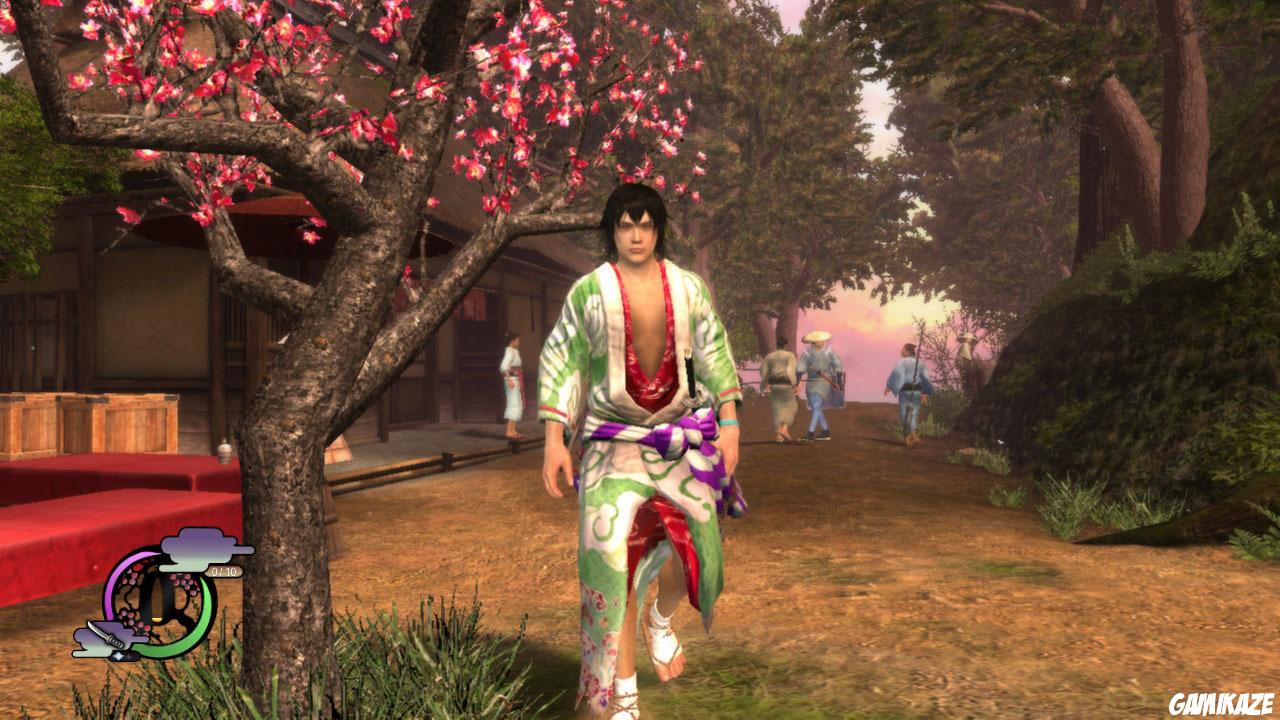This screenshot has width=1280, height=720.
Task: Click the small diamond gem below the sword
Action: tap(119, 656)
